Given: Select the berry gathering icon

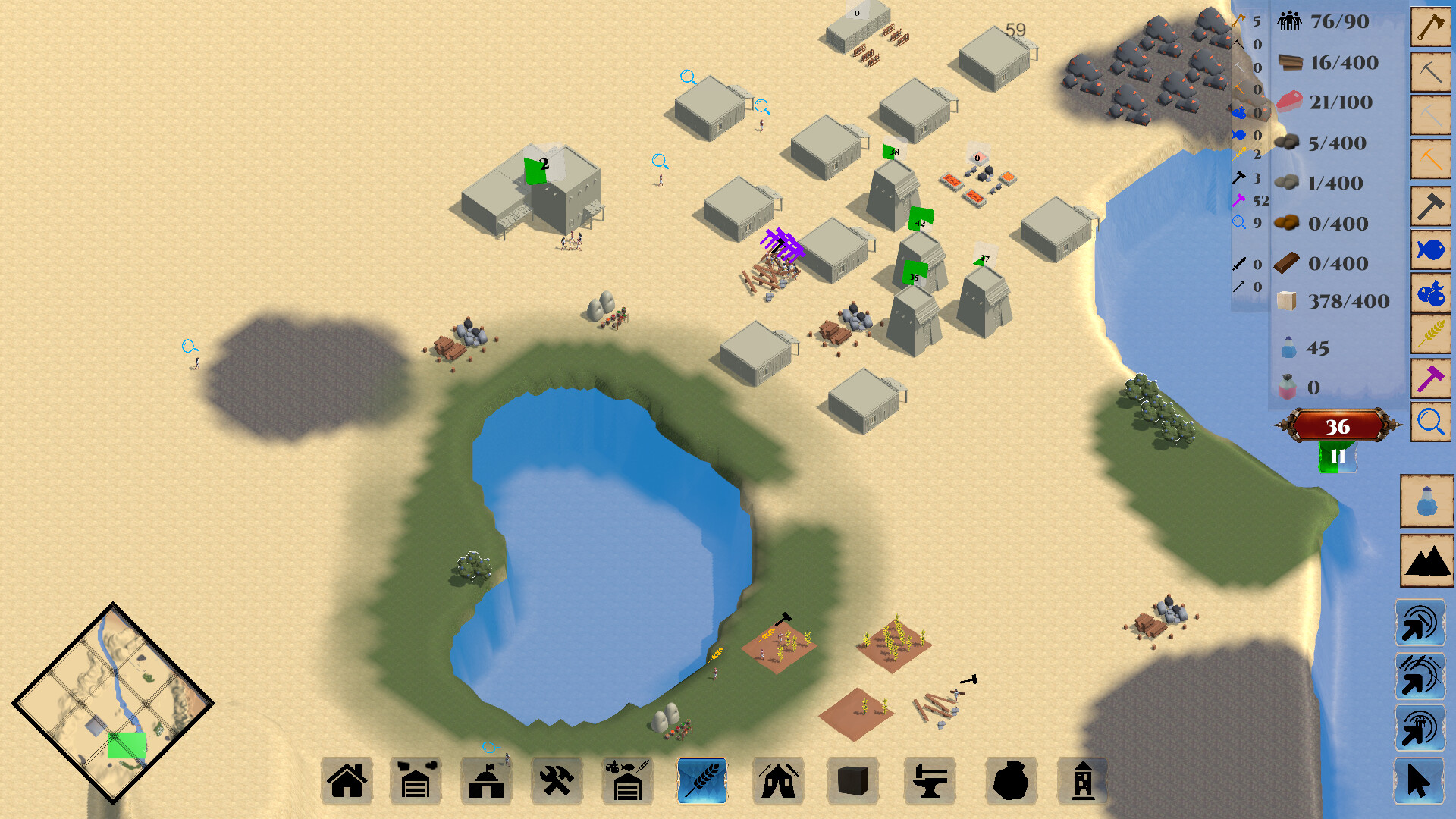Looking at the screenshot, I should [1429, 291].
